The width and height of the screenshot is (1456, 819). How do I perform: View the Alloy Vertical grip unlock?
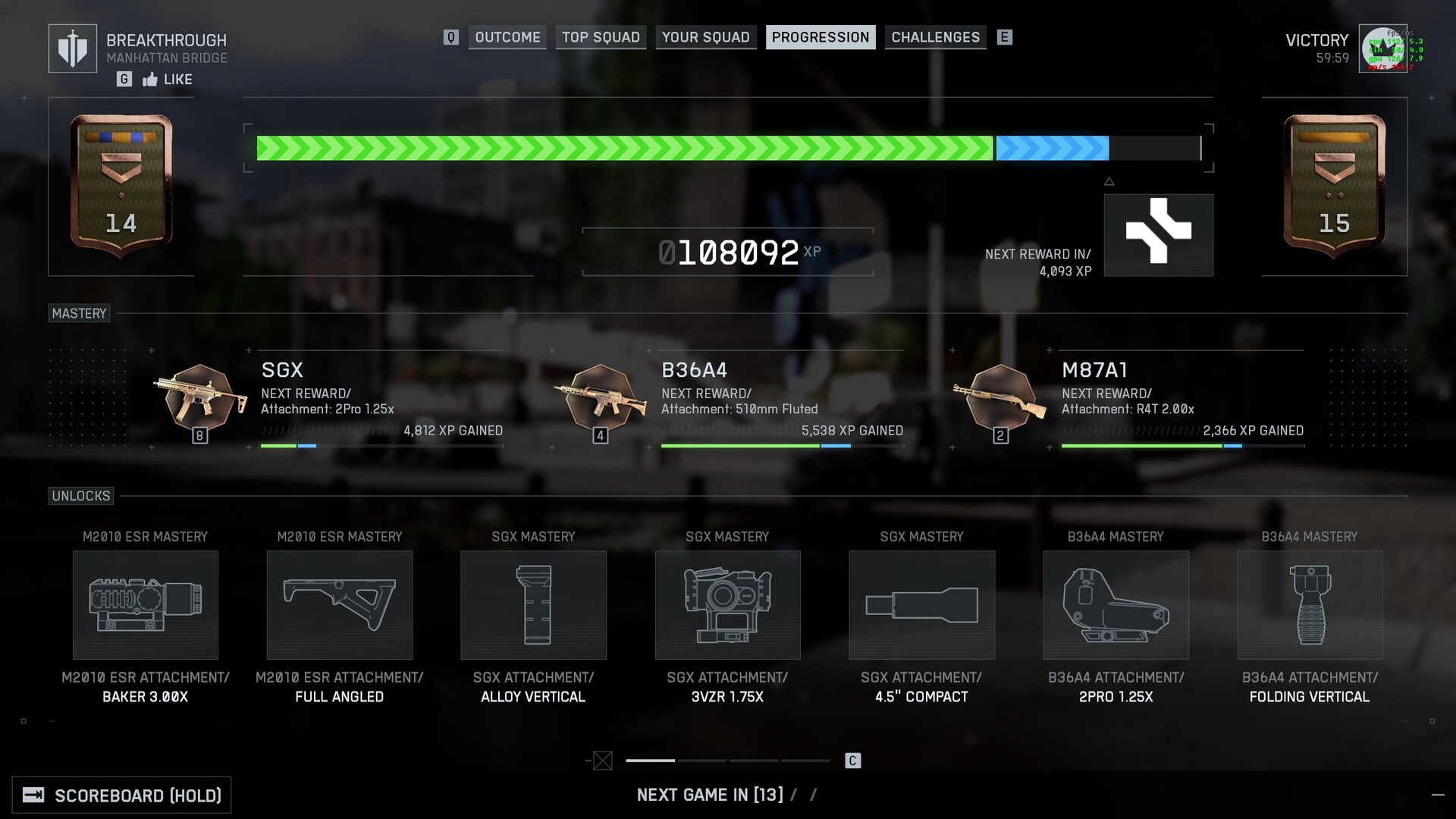pyautogui.click(x=534, y=605)
